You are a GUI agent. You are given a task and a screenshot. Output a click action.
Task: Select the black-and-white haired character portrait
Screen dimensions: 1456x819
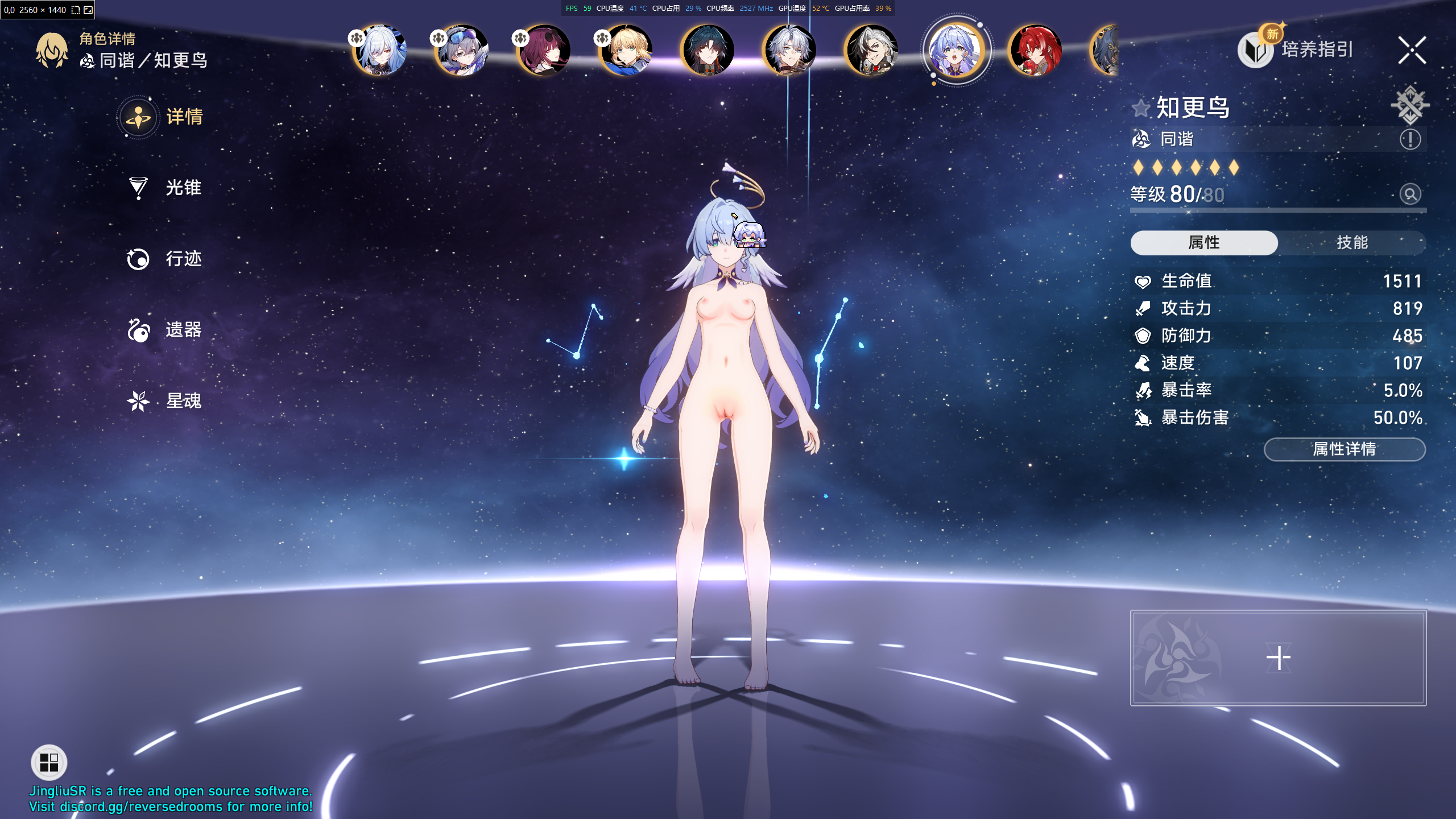click(871, 50)
